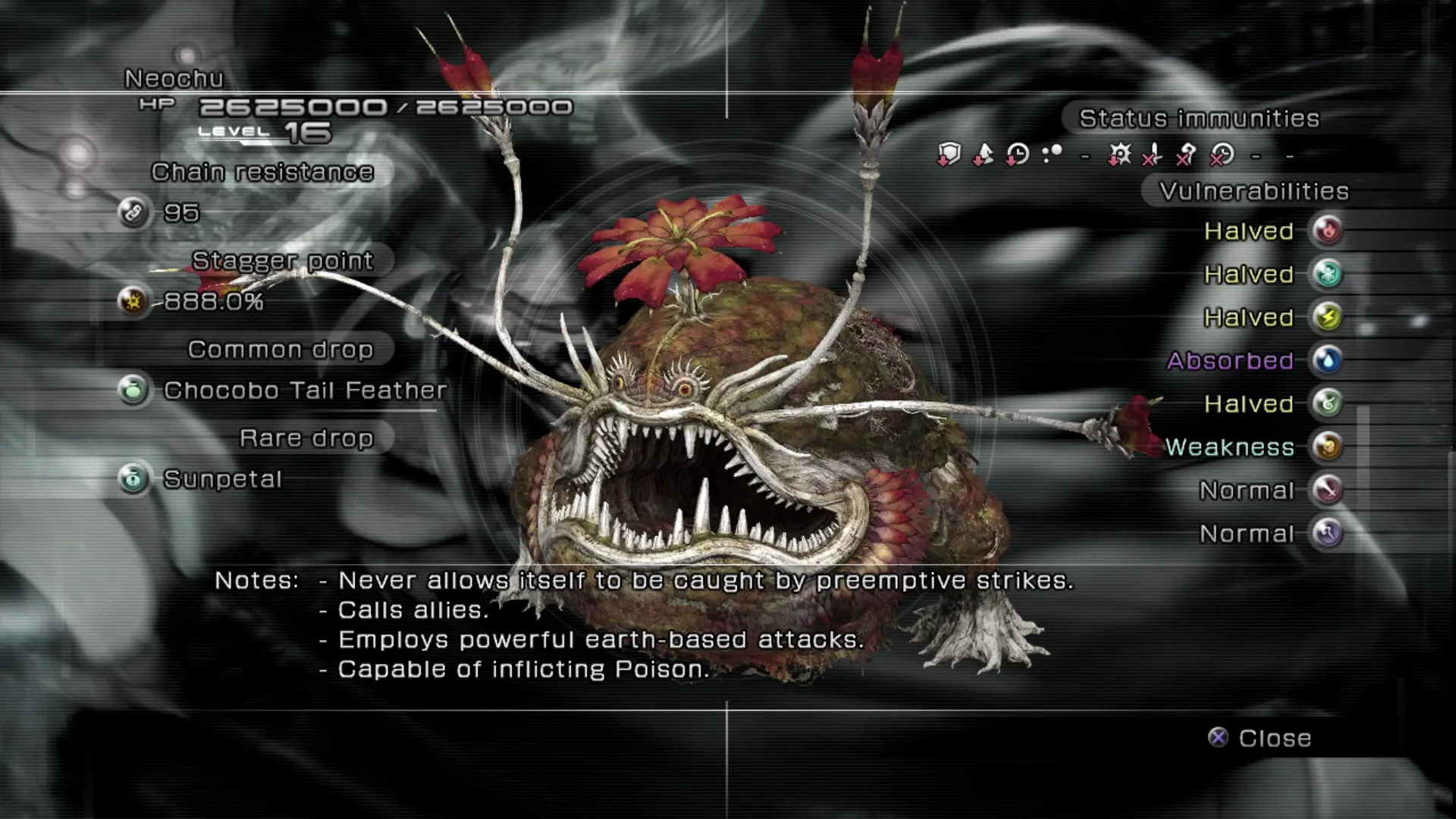Click the water droplet vulnerability icon
This screenshot has height=819, width=1456.
coord(1327,360)
